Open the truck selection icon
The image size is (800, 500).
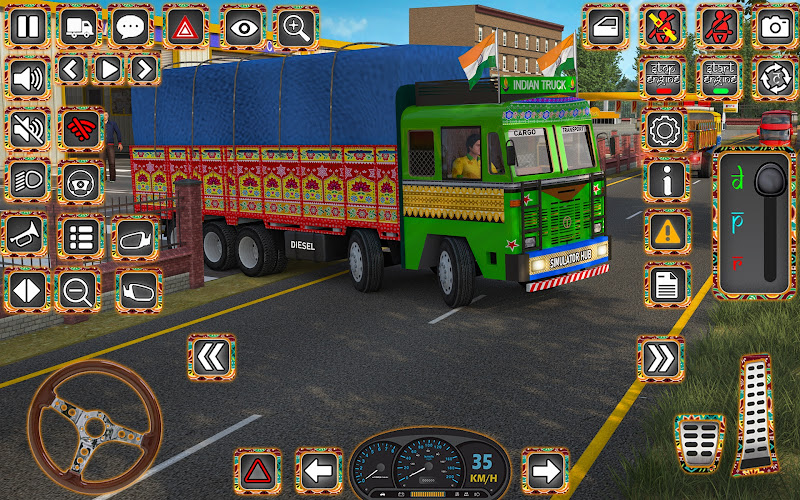click(82, 27)
